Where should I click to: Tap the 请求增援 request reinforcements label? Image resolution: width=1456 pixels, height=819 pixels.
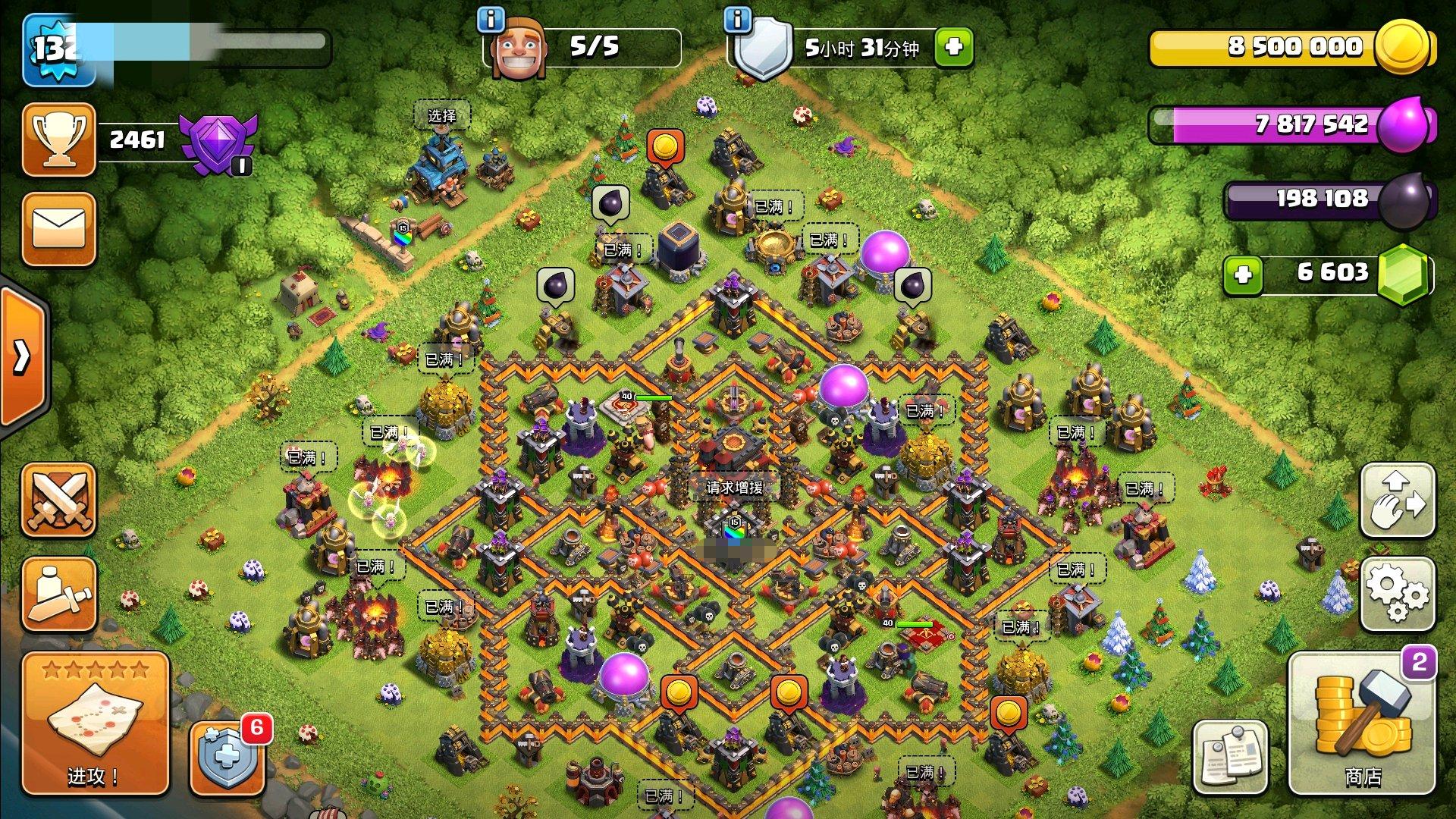[x=734, y=487]
